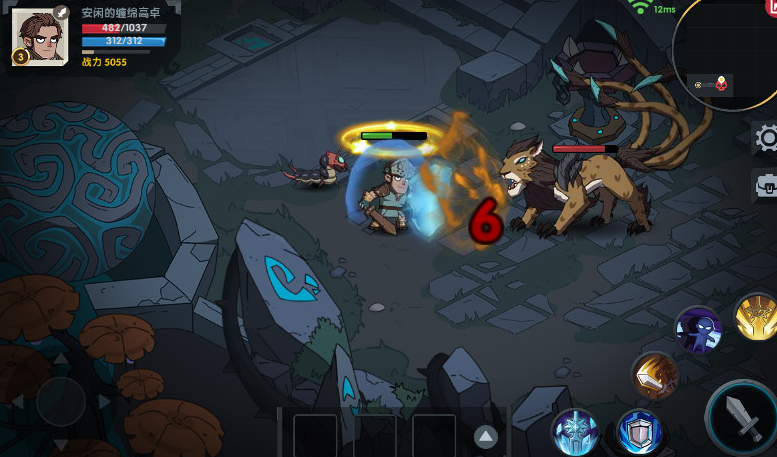The width and height of the screenshot is (777, 457).
Task: Use the flaming sword slash skill
Action: point(655,375)
